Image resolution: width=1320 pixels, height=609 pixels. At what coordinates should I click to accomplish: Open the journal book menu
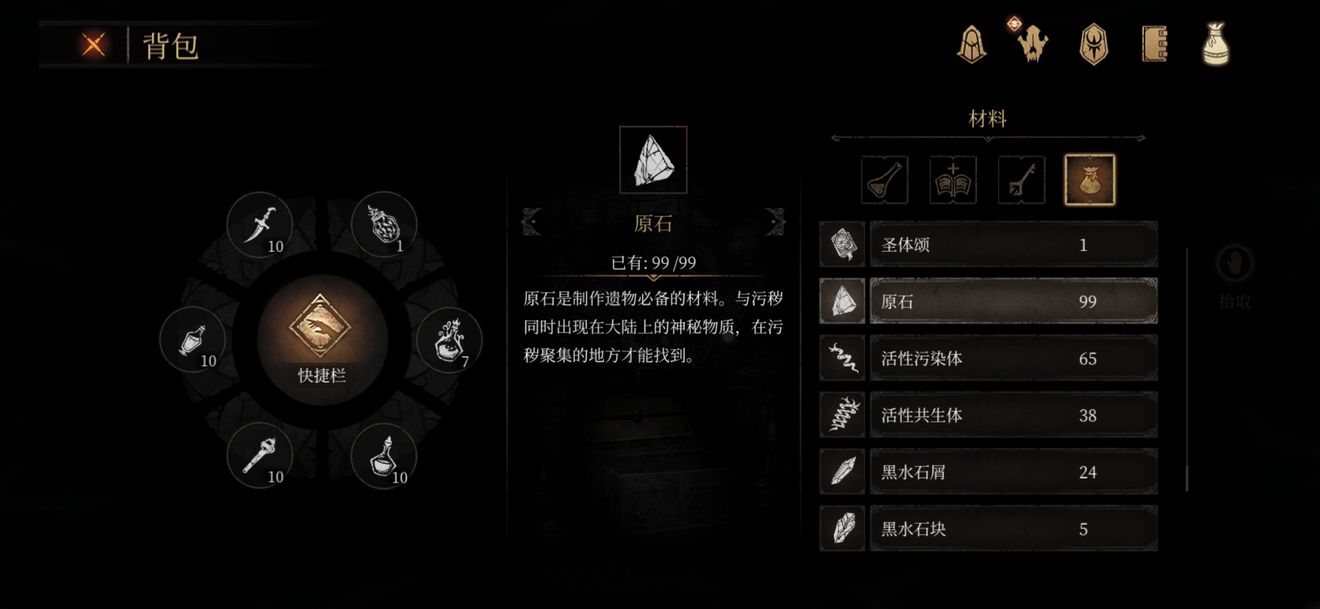(x=1155, y=44)
